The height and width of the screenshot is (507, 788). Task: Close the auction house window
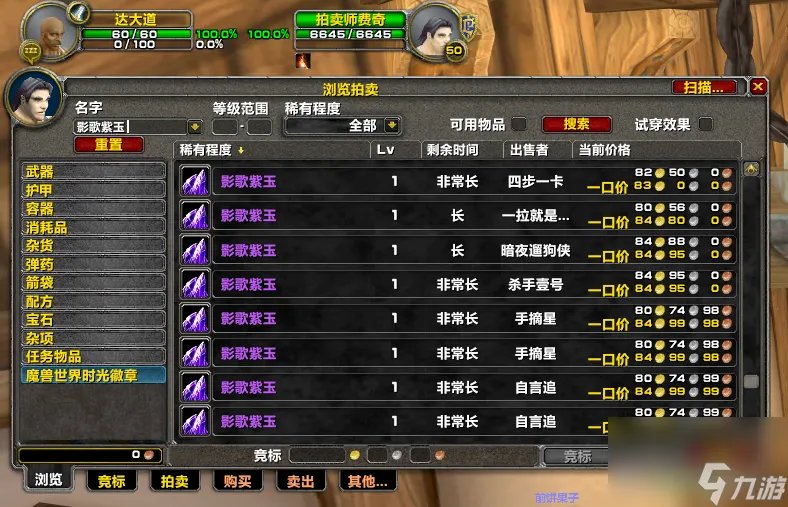point(758,87)
